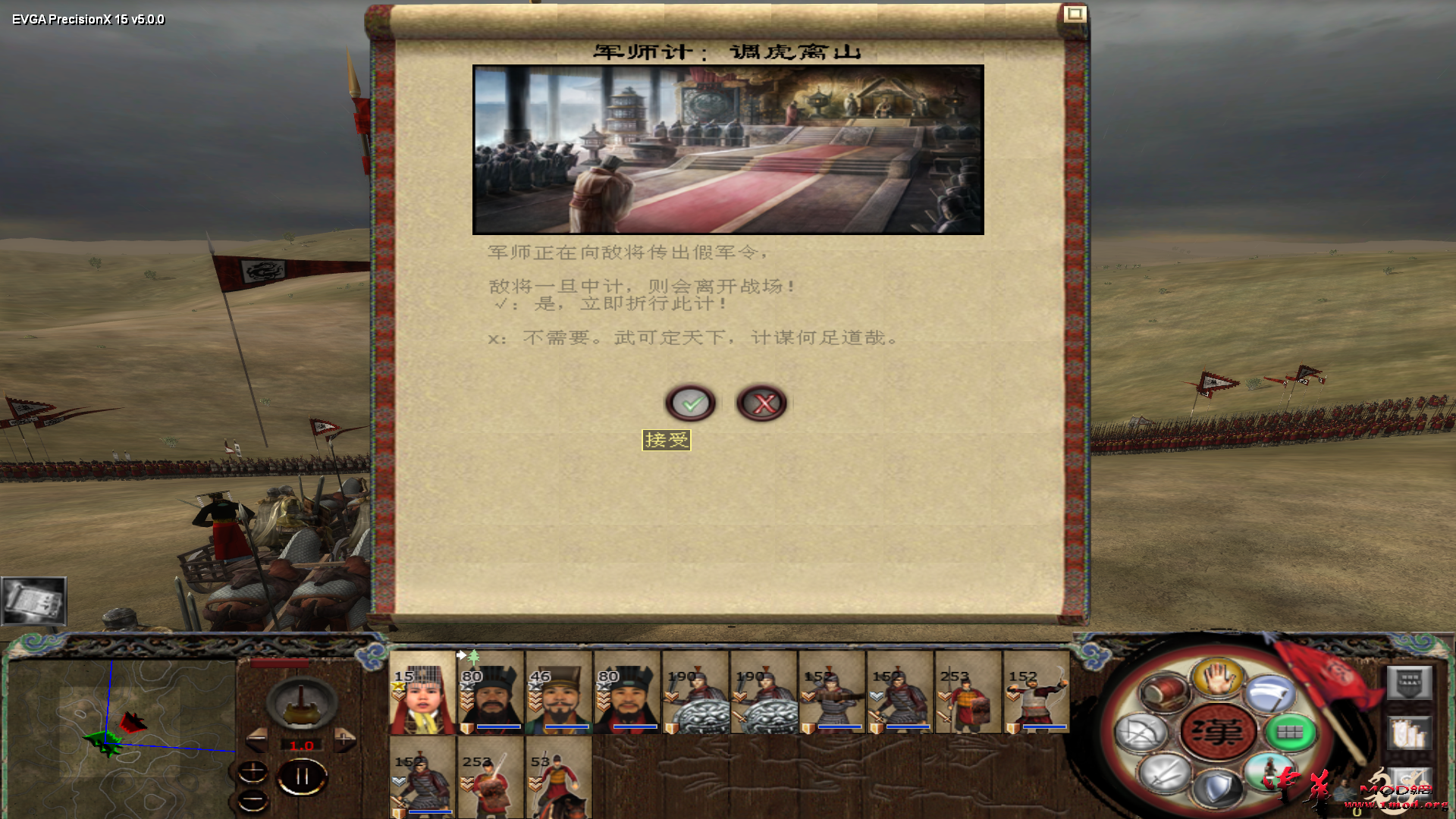
Task: Click the 1.0 battle speed display
Action: pos(302,745)
